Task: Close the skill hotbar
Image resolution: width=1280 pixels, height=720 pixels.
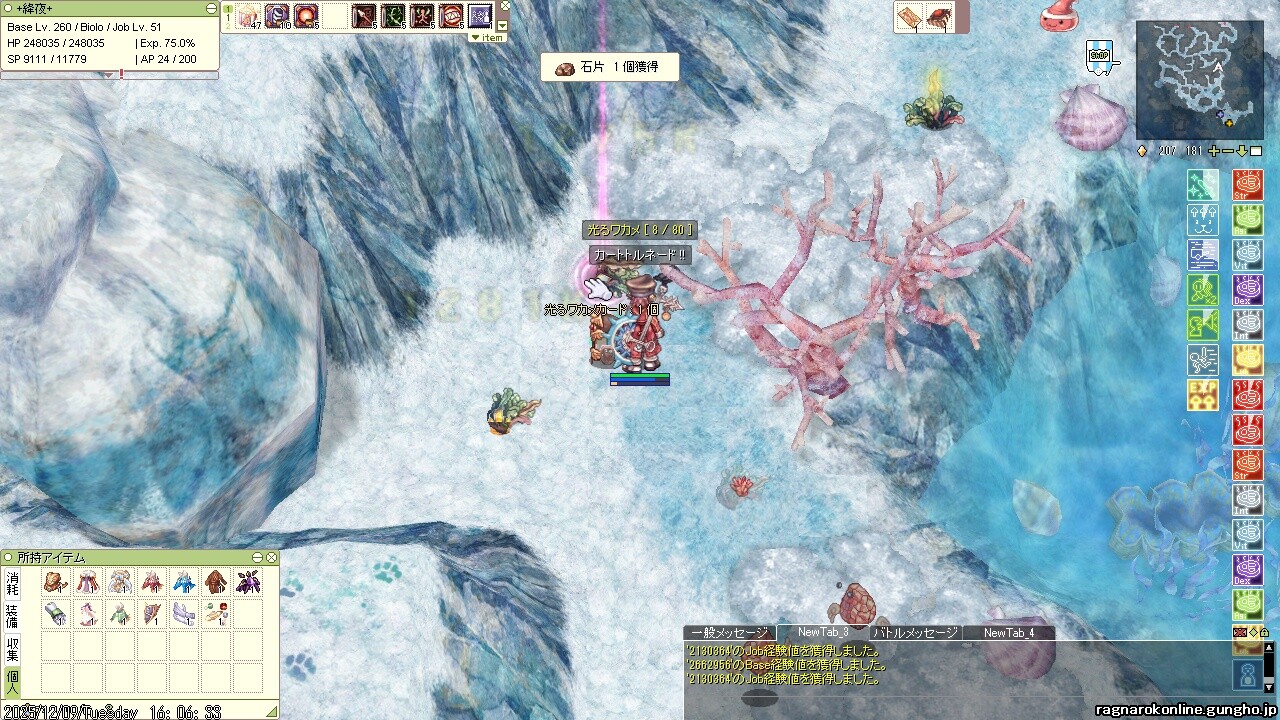Action: [x=505, y=5]
